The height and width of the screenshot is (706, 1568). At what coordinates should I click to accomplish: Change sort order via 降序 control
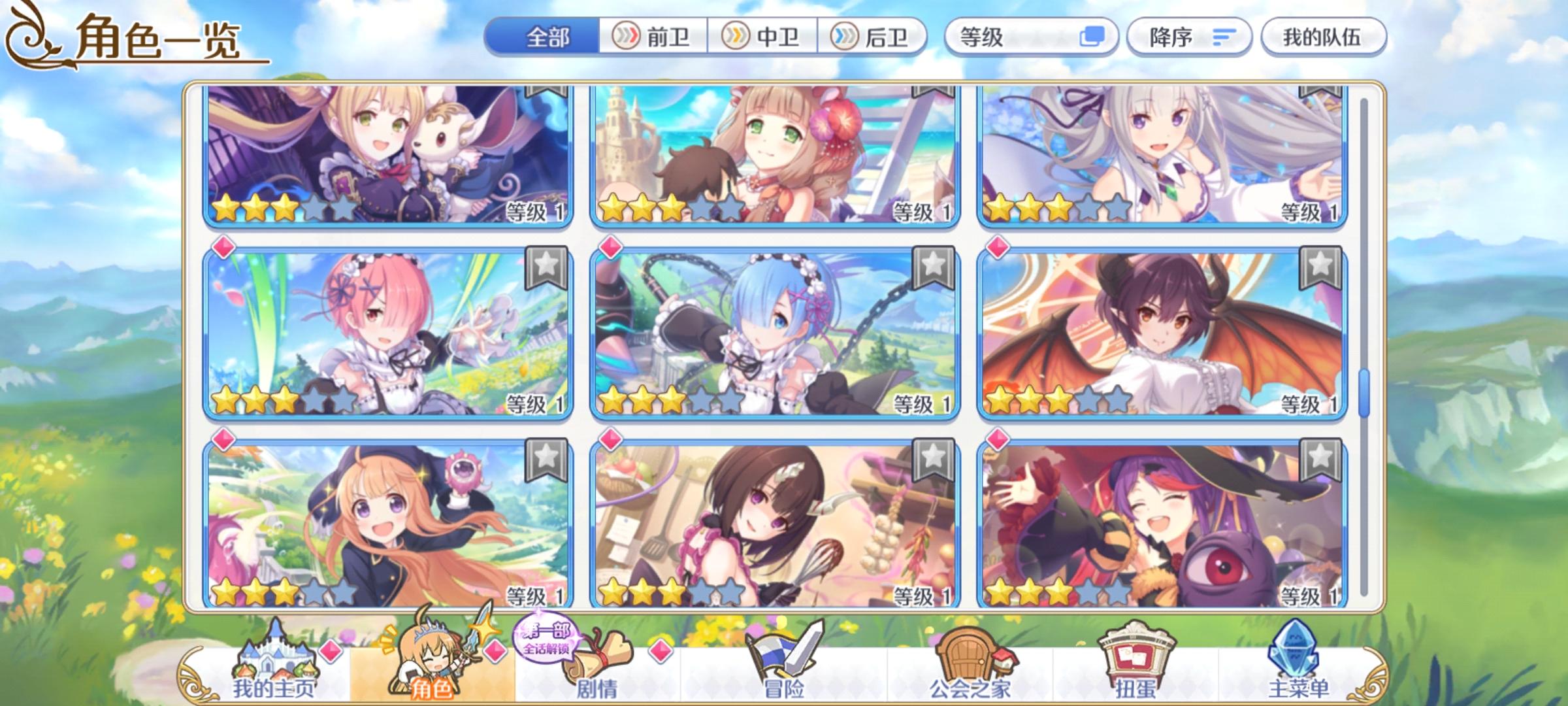point(1189,38)
